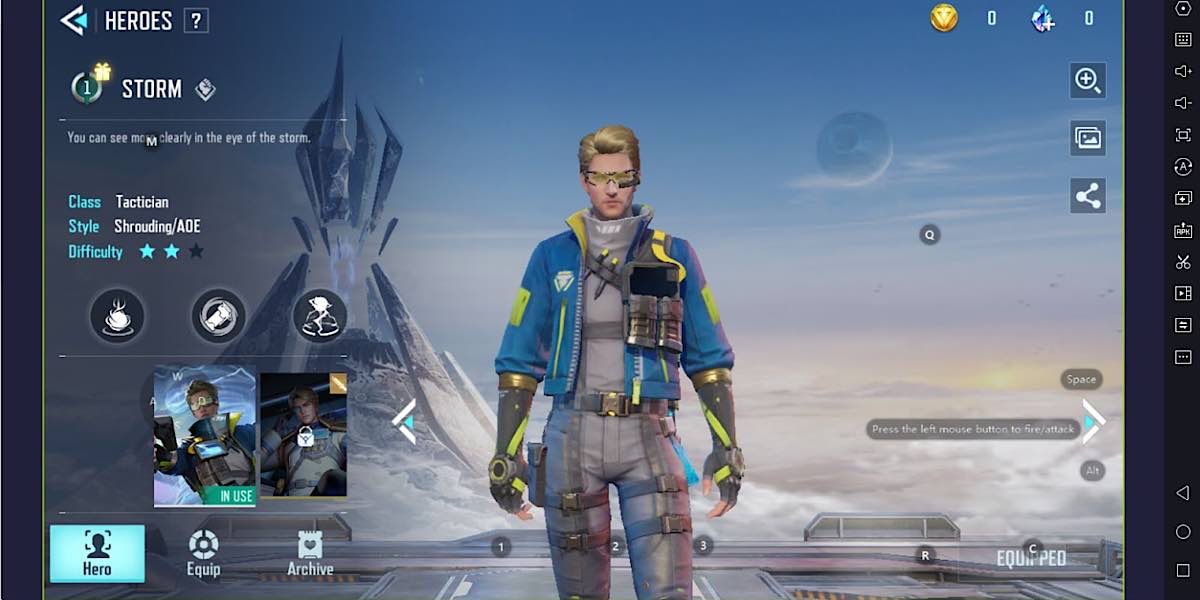This screenshot has width=1200, height=600.
Task: Open the image gallery button
Action: pyautogui.click(x=1088, y=138)
